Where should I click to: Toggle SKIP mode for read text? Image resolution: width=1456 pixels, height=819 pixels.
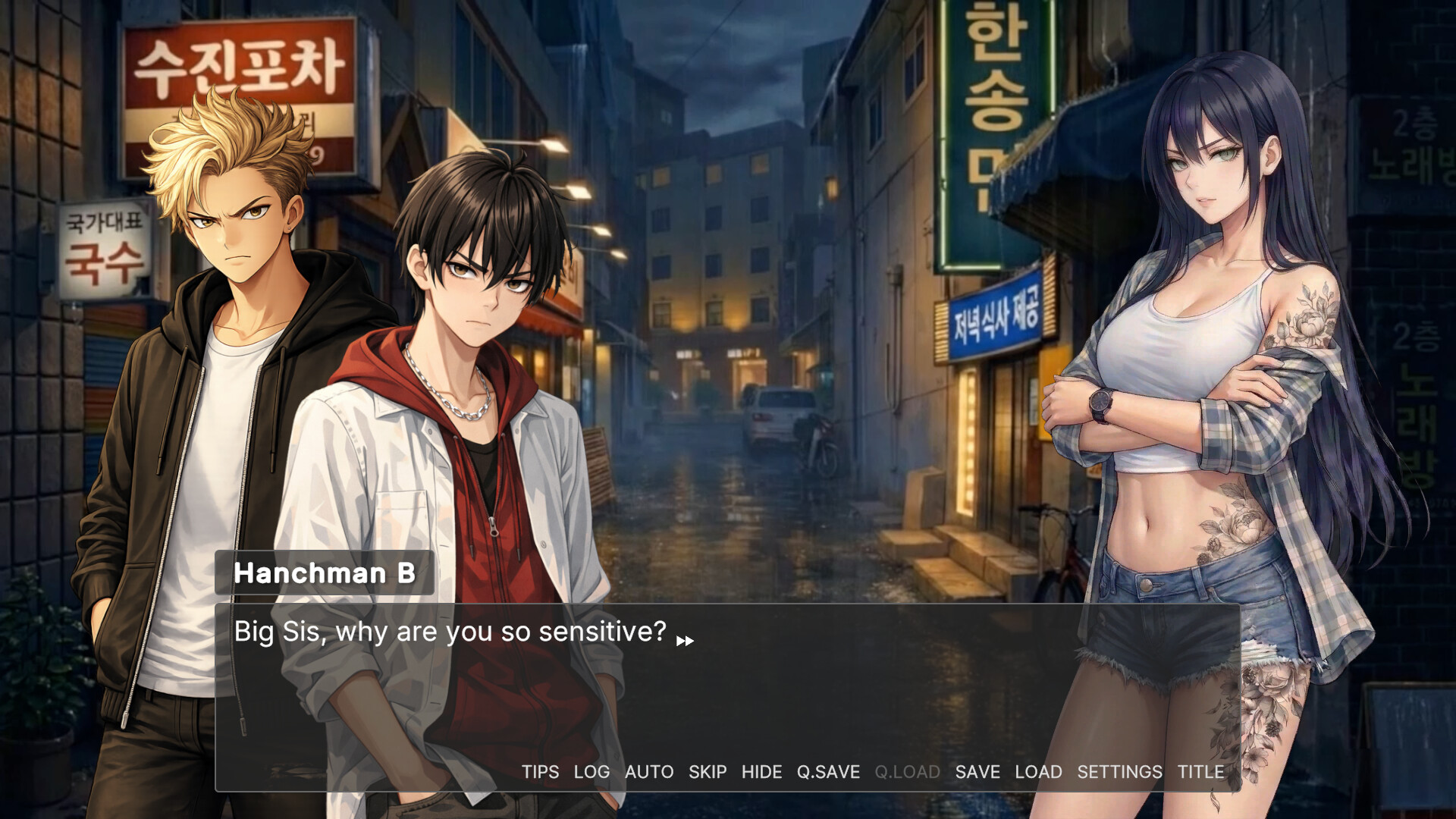[x=708, y=772]
